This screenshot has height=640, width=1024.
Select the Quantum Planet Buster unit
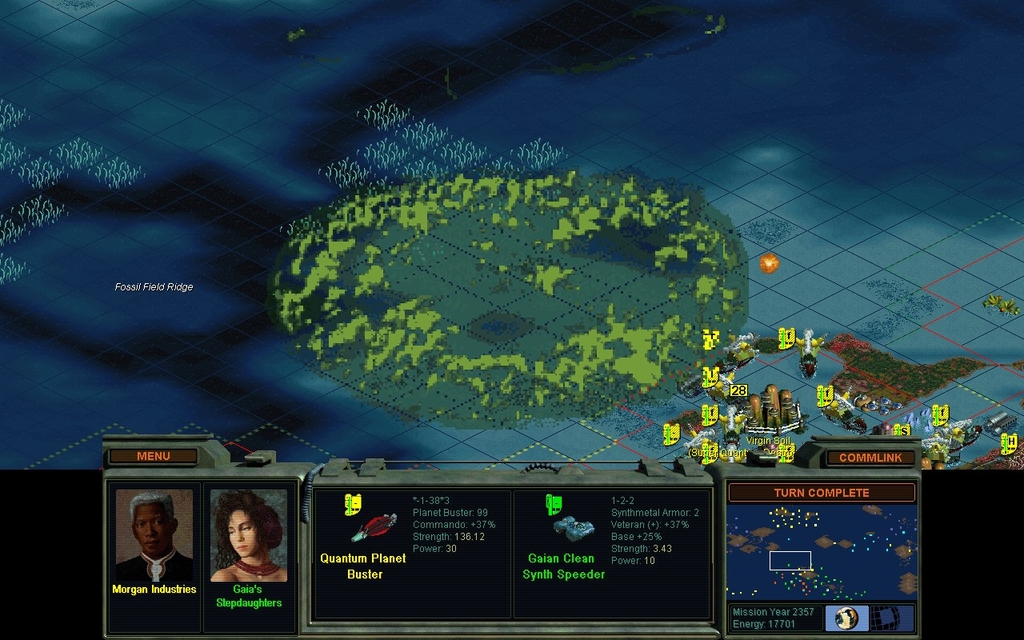[373, 527]
